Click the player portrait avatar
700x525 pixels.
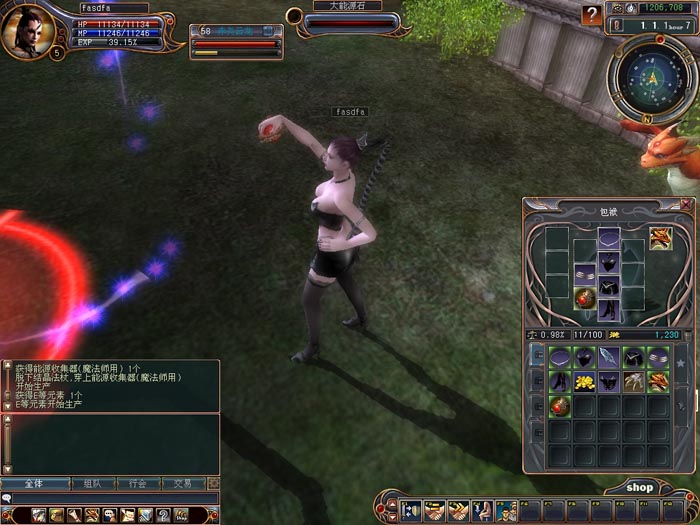click(27, 30)
